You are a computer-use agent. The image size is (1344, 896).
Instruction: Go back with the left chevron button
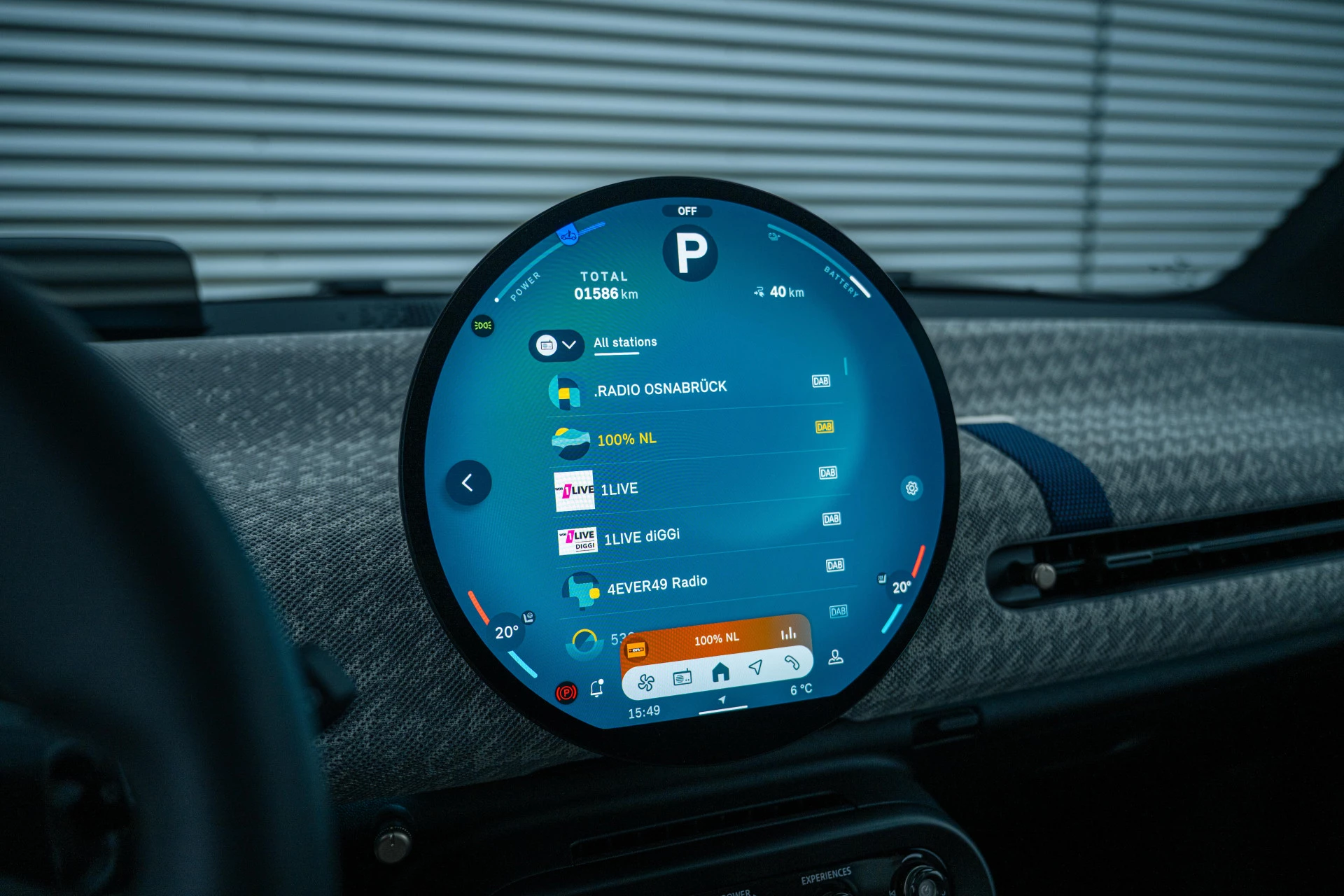pos(468,482)
